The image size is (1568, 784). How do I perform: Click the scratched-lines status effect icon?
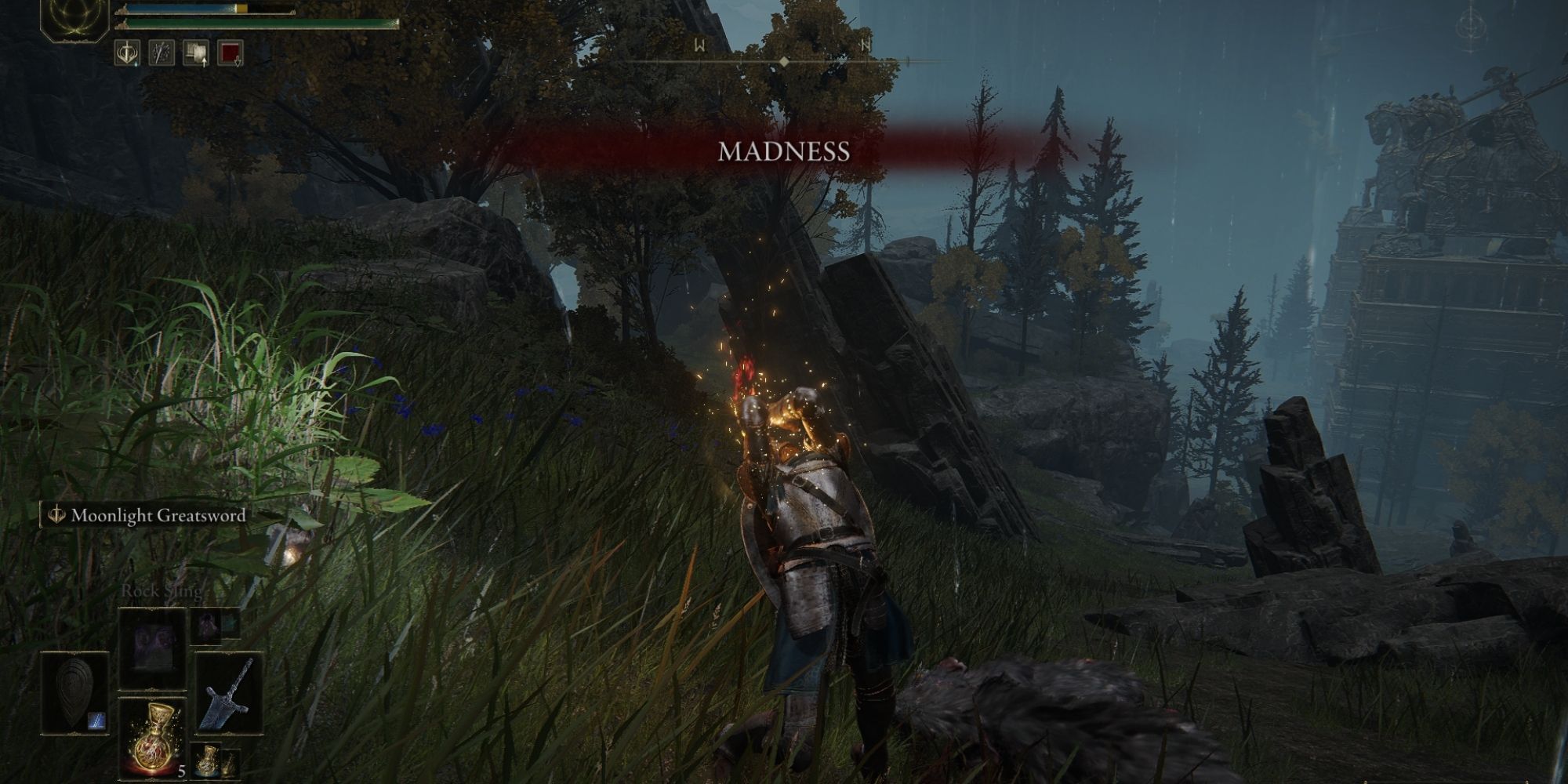click(162, 53)
